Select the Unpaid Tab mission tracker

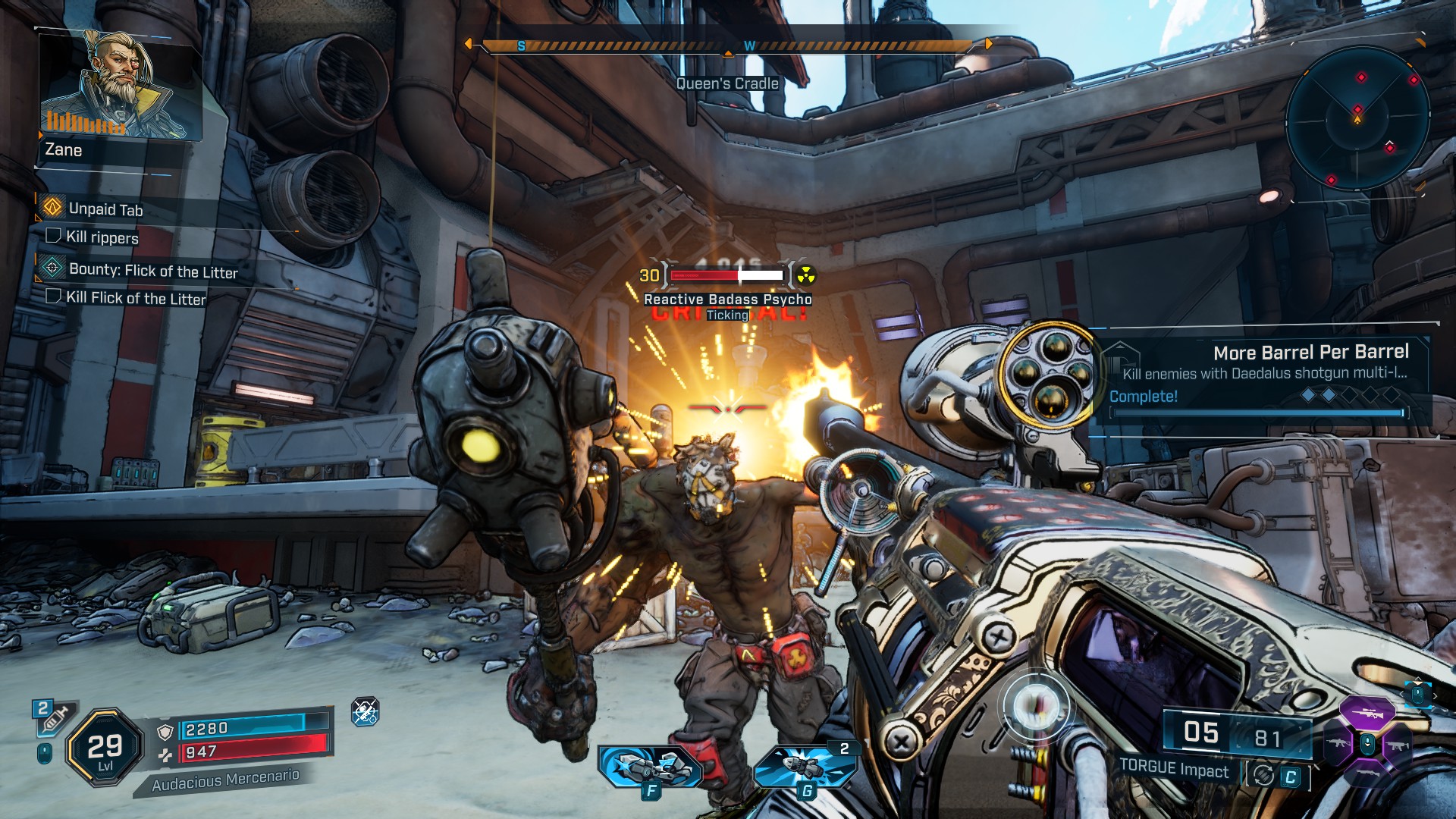point(105,209)
